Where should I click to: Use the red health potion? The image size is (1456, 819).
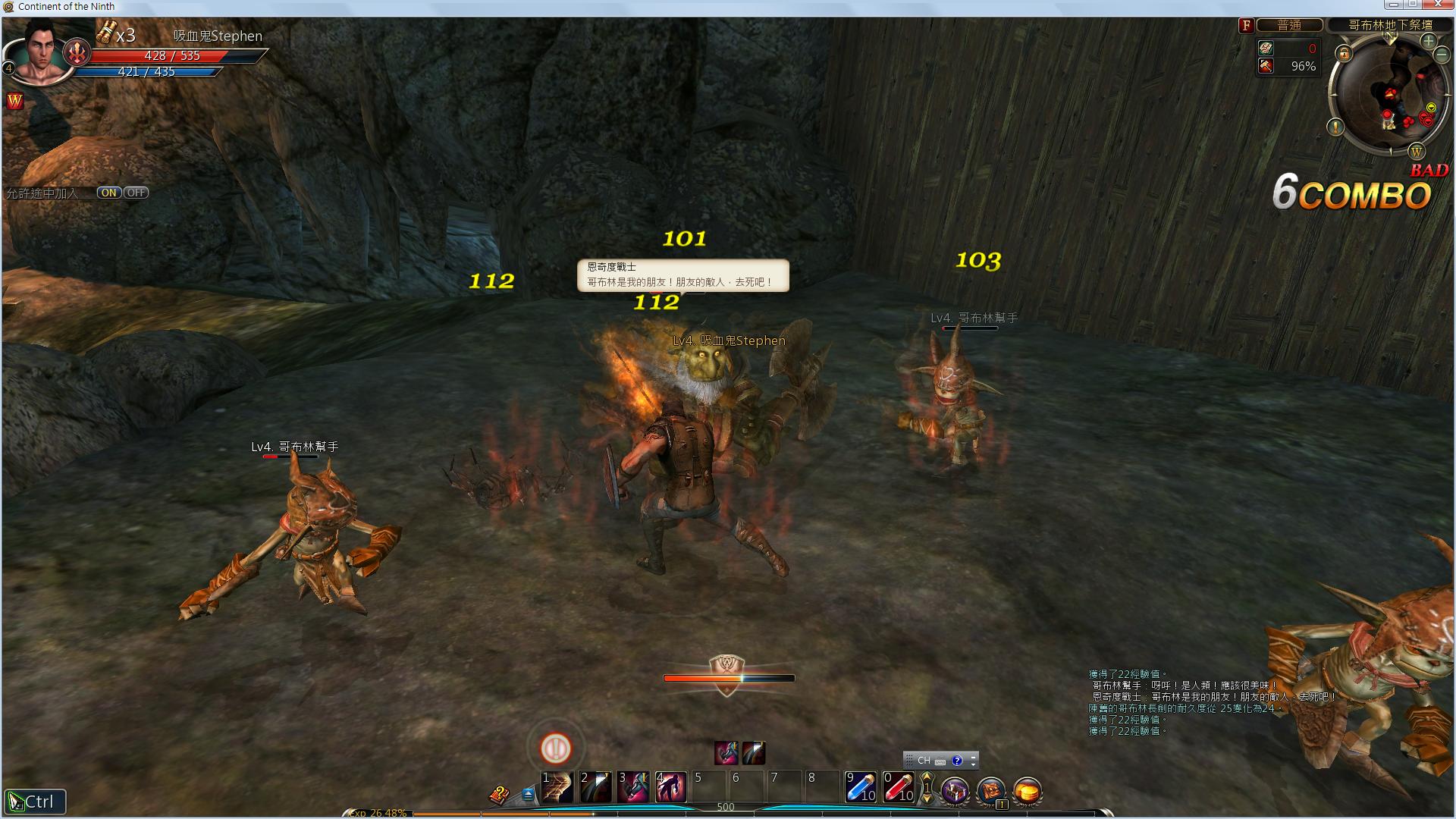pyautogui.click(x=899, y=787)
